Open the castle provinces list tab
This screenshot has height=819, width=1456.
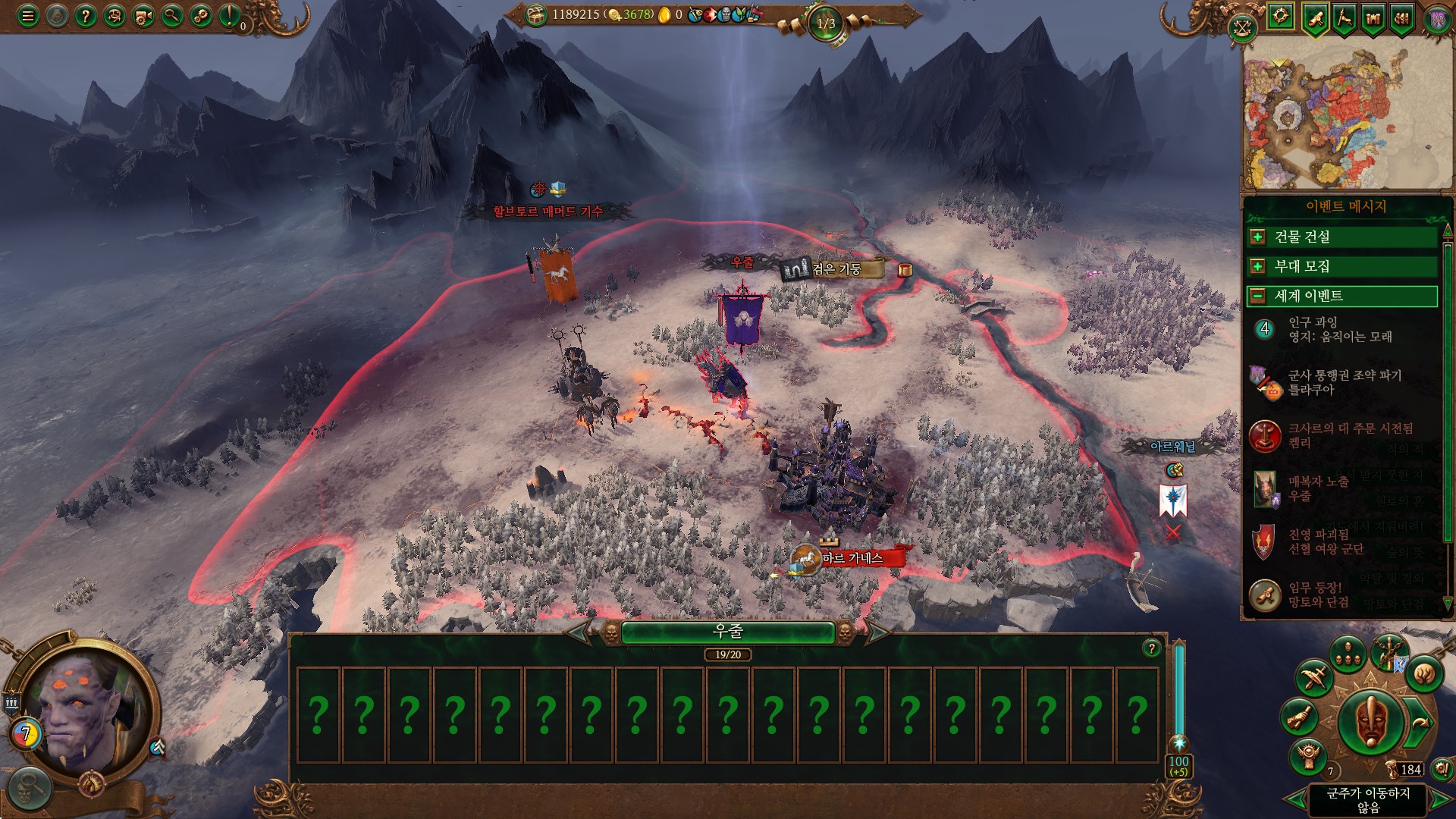(x=1373, y=18)
